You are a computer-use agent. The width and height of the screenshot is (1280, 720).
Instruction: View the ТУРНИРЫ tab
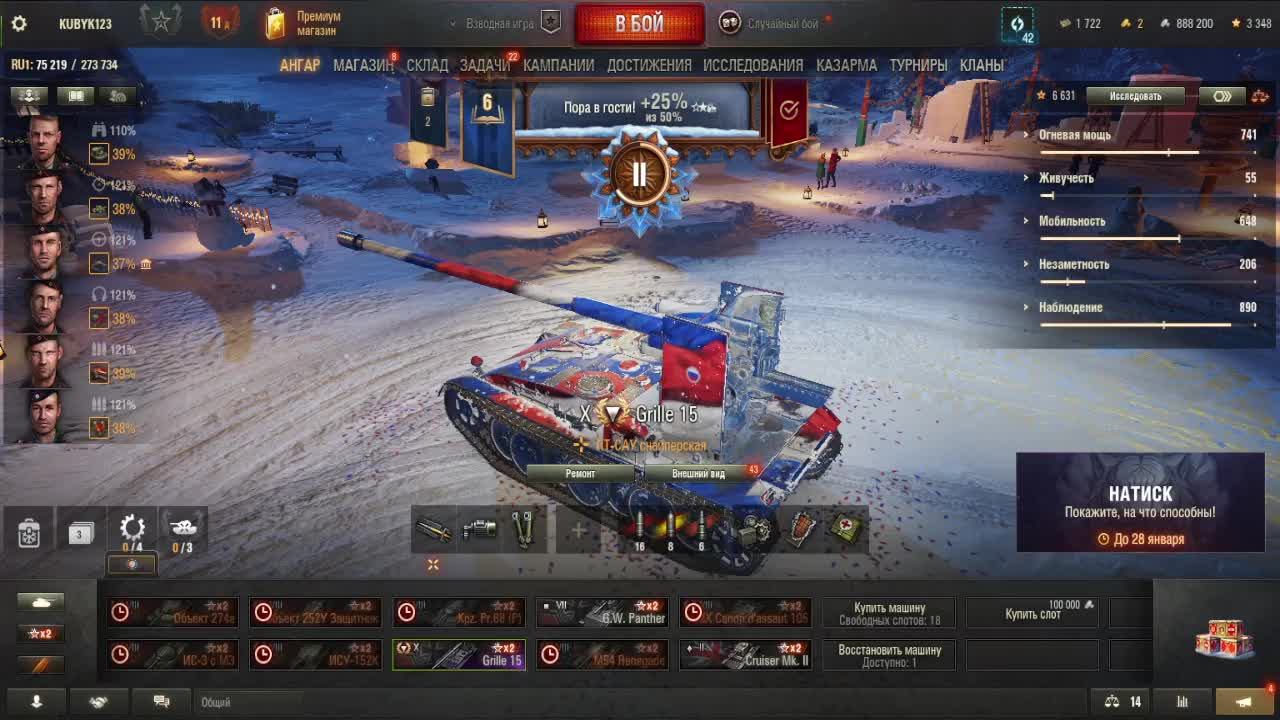918,65
